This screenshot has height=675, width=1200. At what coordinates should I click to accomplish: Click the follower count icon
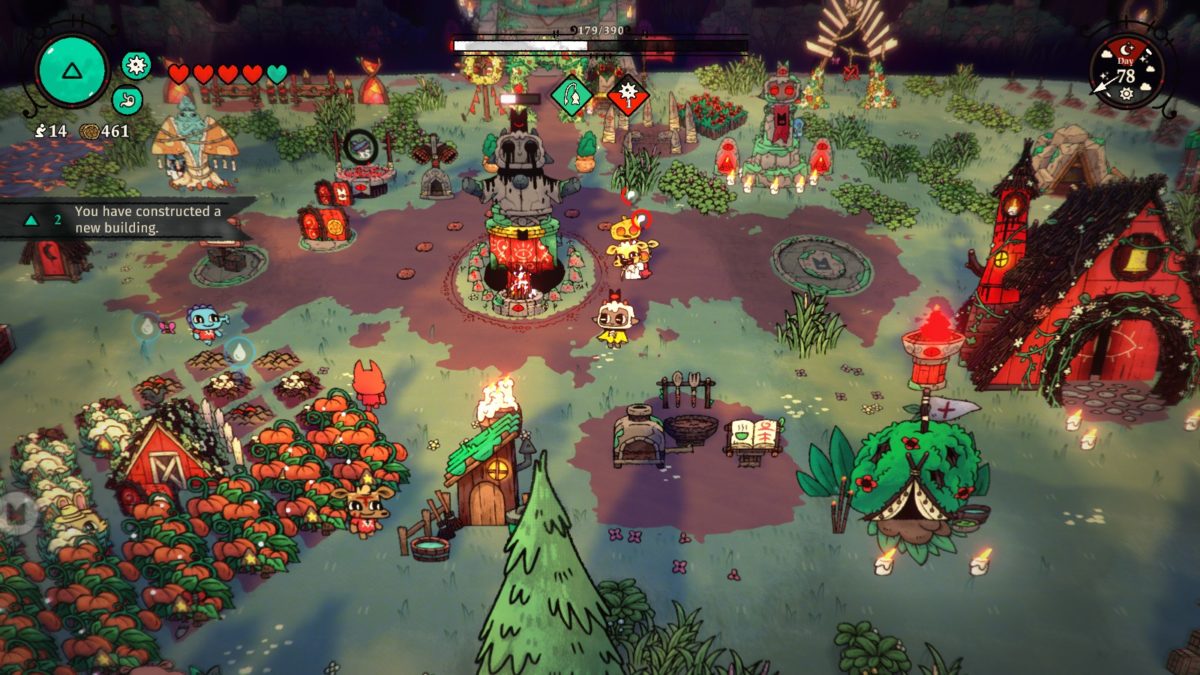pyautogui.click(x=39, y=131)
